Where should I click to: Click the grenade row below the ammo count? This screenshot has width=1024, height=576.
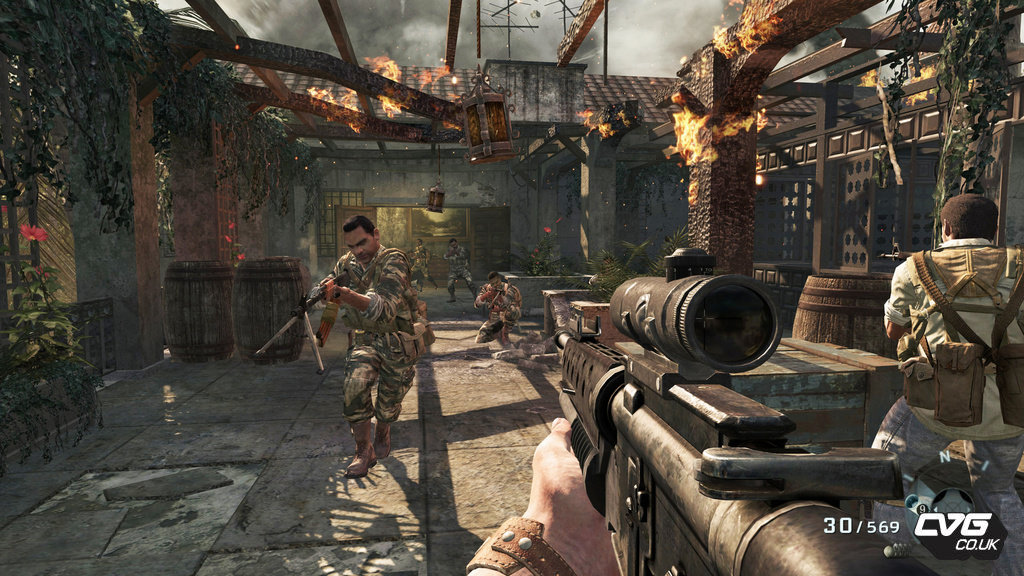(897, 550)
